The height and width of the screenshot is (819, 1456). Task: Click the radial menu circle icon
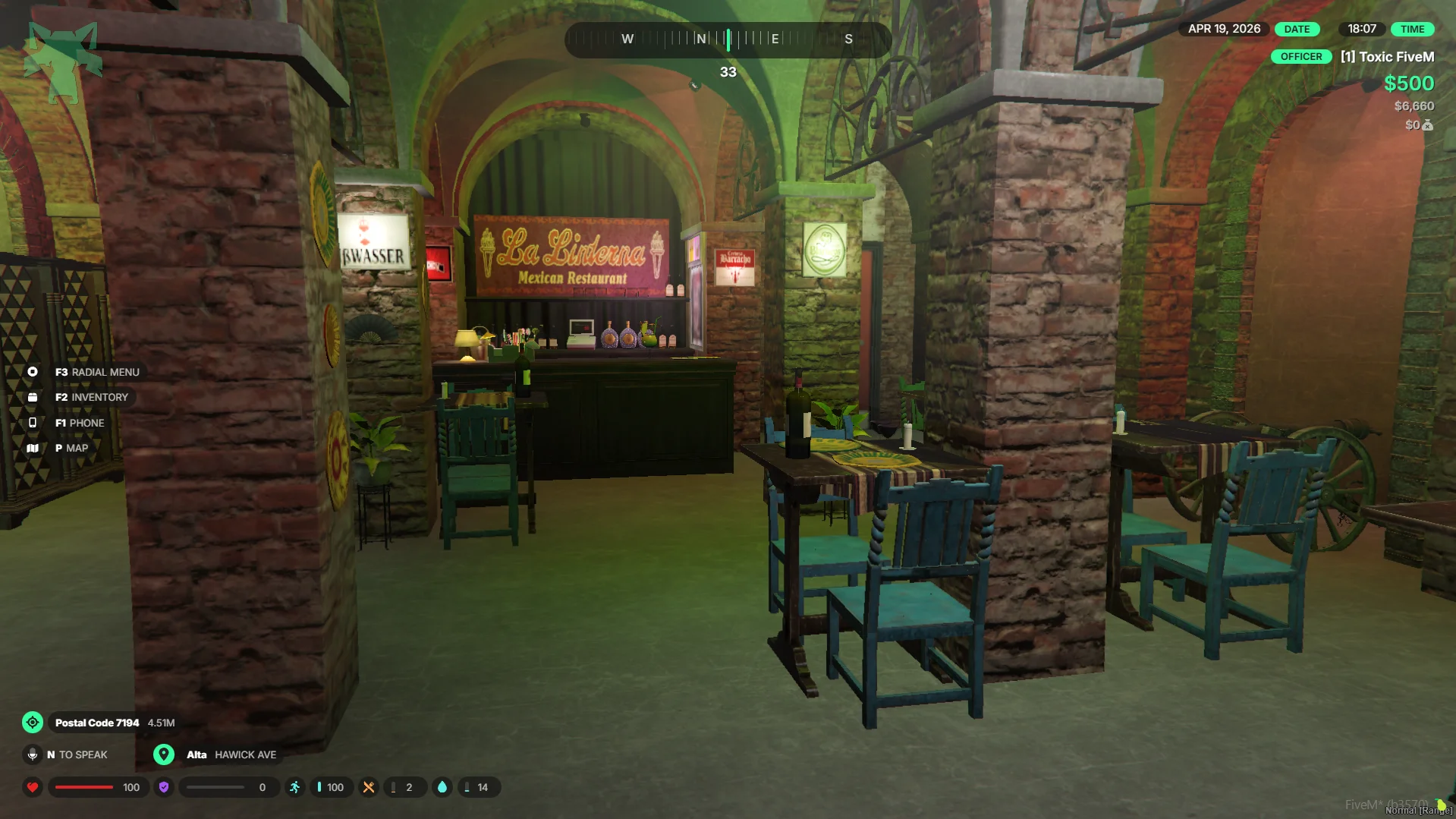tap(33, 372)
